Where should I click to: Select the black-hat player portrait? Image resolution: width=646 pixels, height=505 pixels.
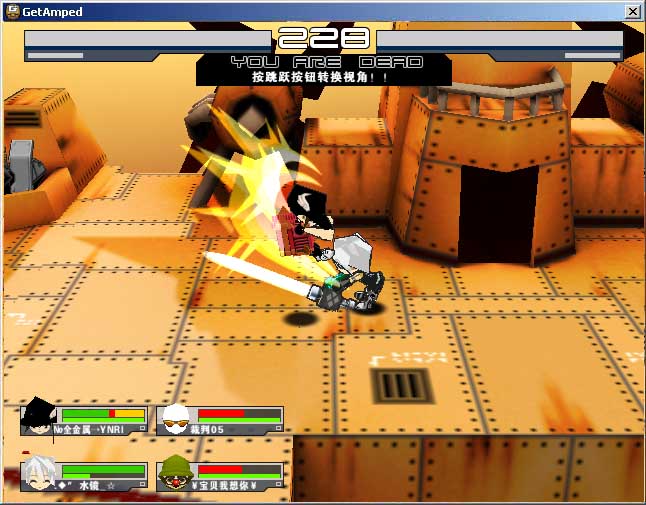(x=40, y=418)
